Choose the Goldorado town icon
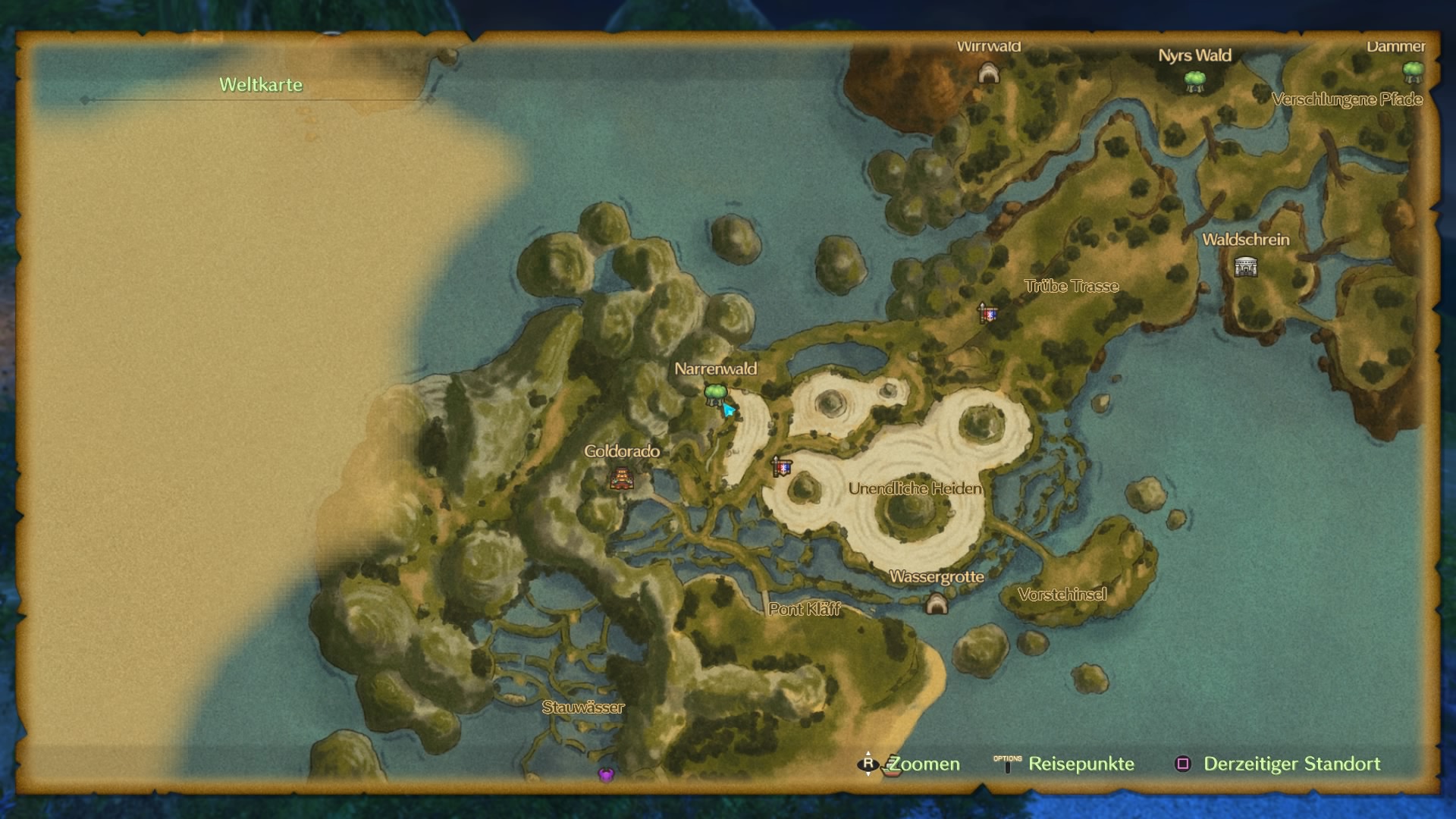The height and width of the screenshot is (819, 1456). coord(621,479)
